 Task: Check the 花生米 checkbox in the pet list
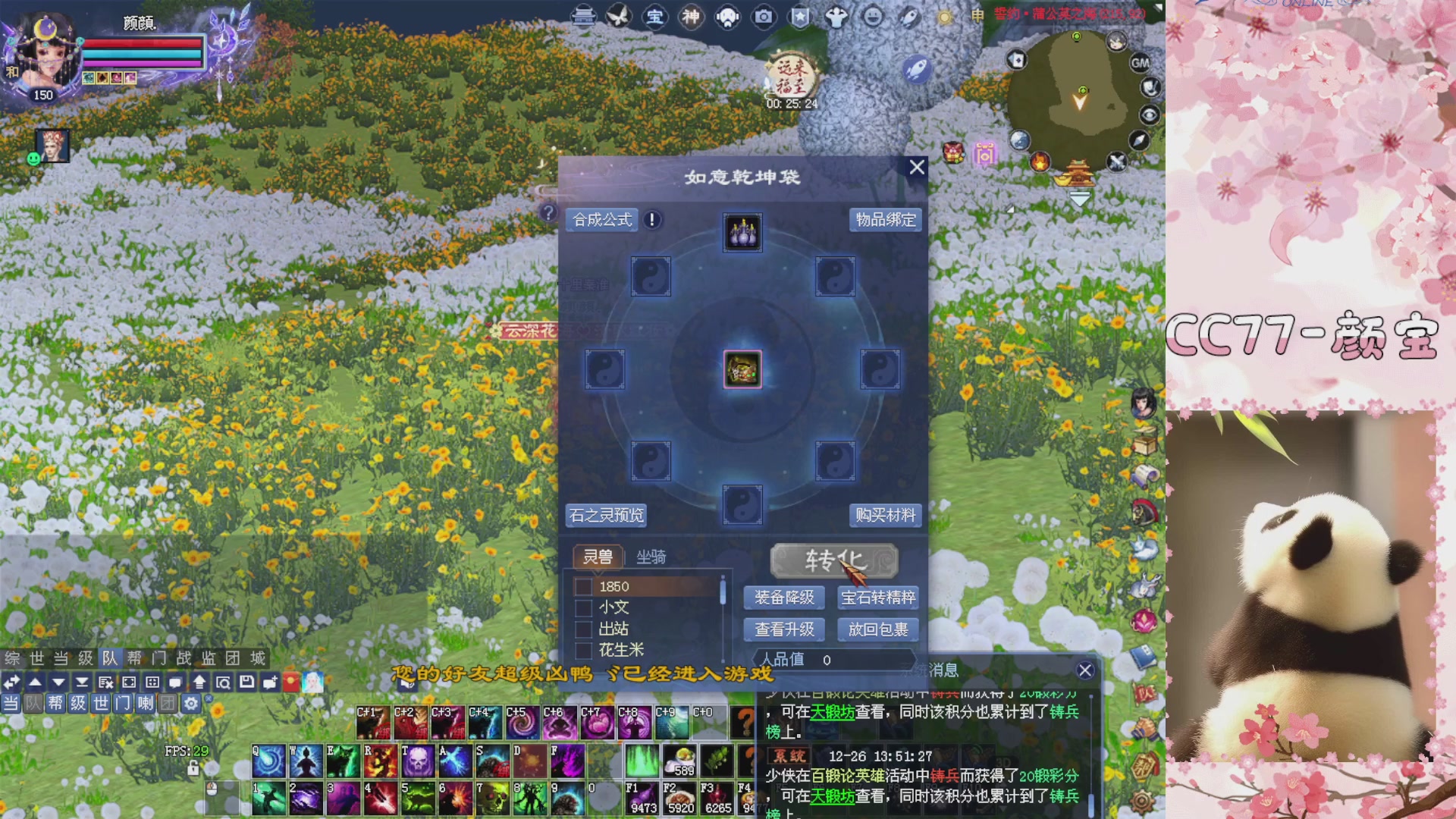coord(582,650)
